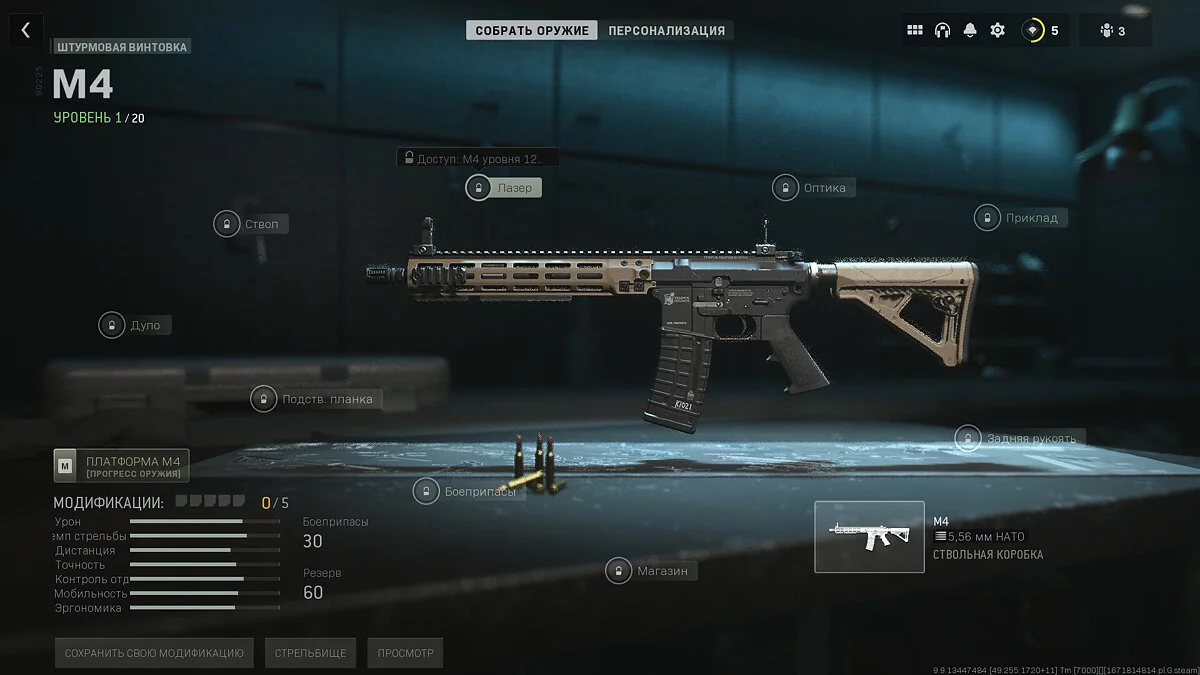Open the Магазин attachment slot

[x=651, y=571]
